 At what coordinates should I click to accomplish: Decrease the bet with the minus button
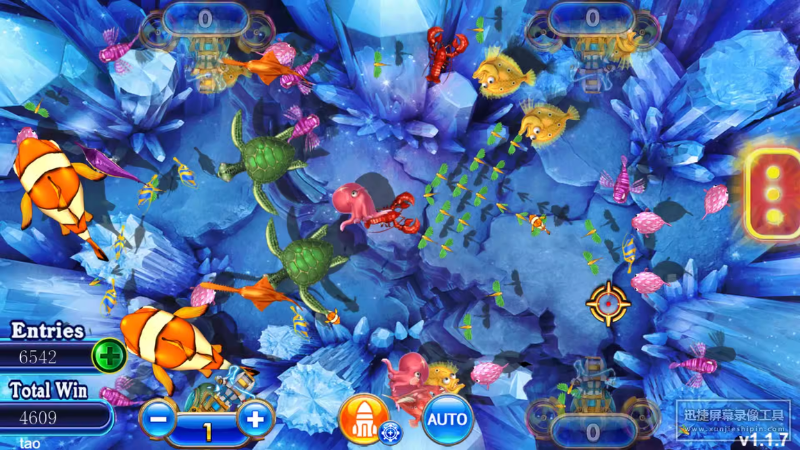coord(158,418)
